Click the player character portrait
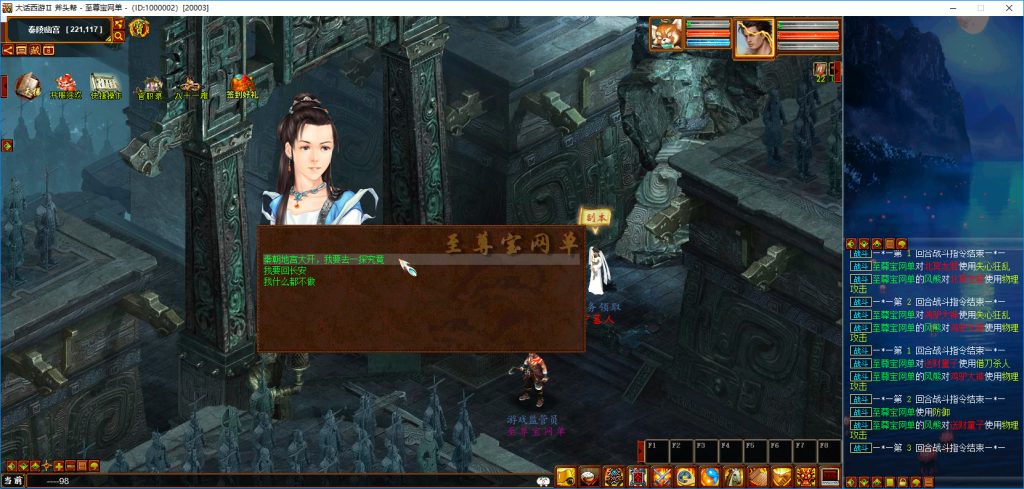 point(753,38)
